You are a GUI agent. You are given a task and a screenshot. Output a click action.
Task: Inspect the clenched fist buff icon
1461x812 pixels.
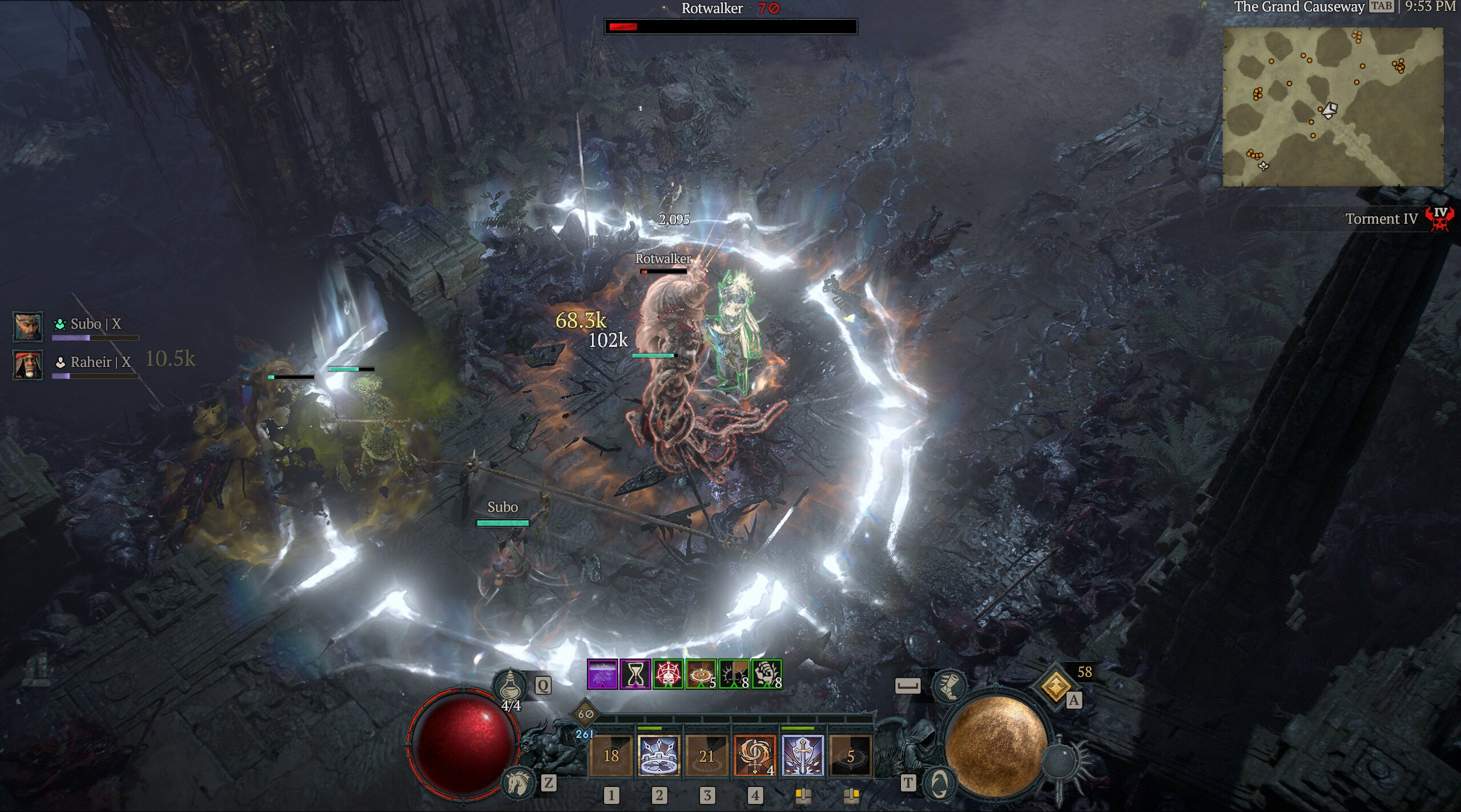766,674
